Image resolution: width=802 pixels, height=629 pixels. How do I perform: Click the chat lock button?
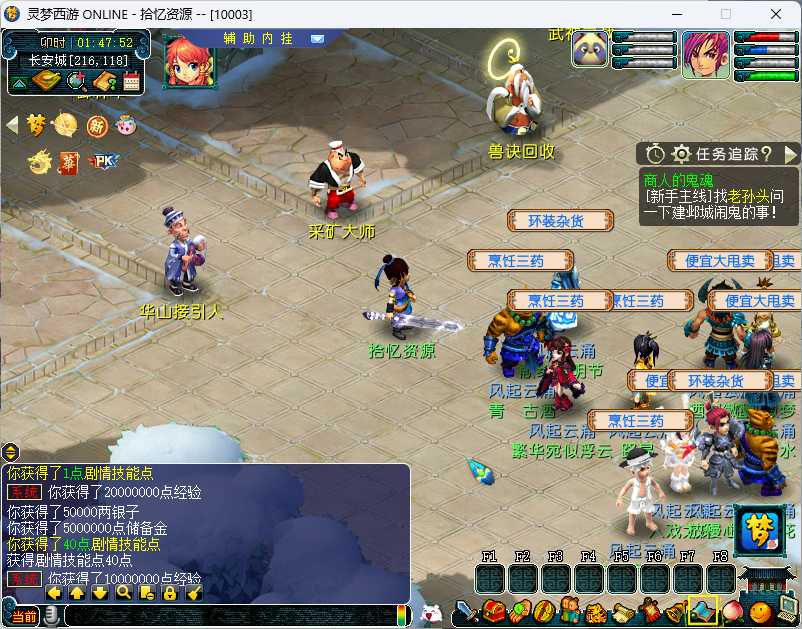pos(169,593)
